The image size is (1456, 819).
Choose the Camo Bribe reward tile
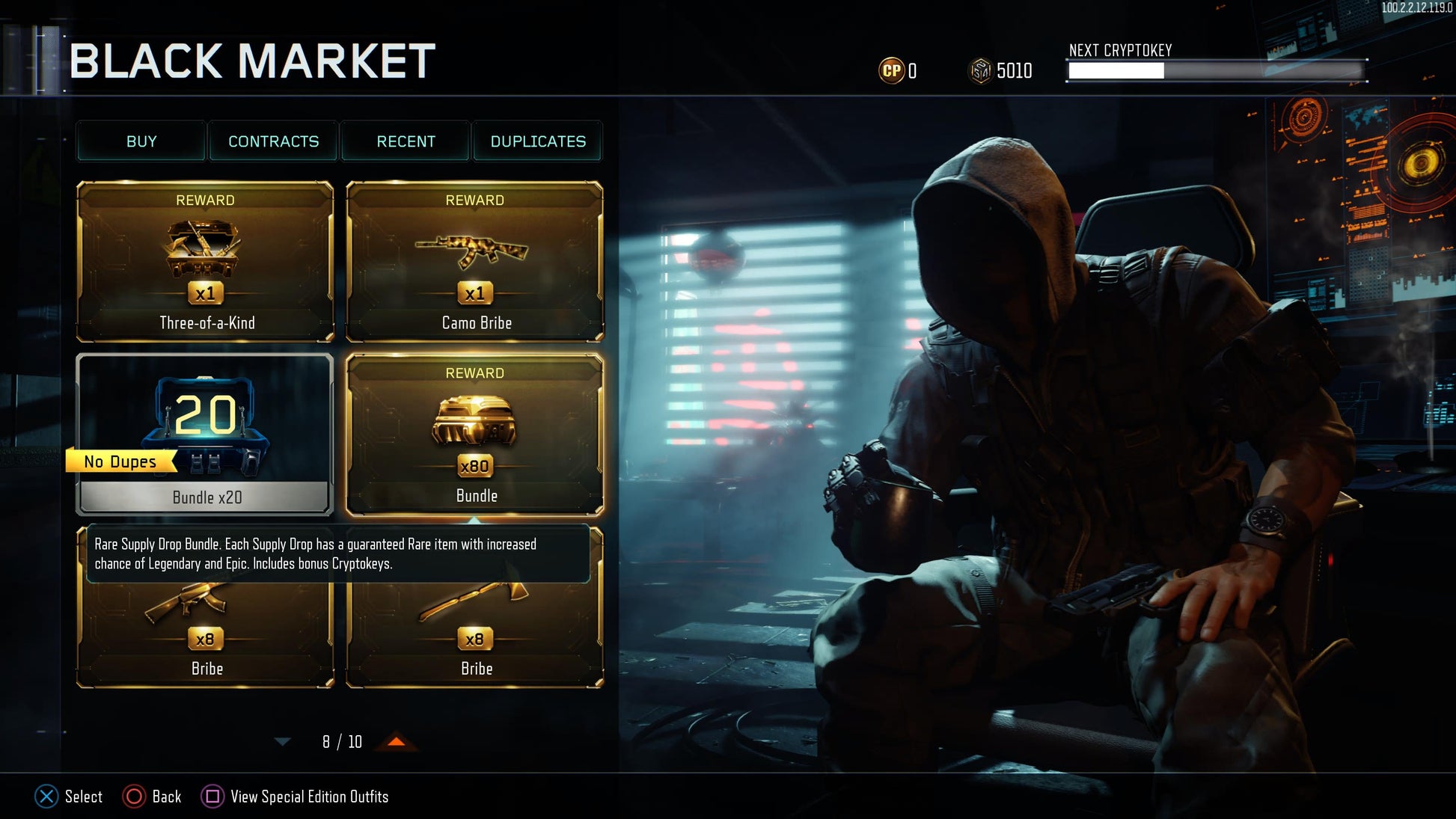point(475,261)
